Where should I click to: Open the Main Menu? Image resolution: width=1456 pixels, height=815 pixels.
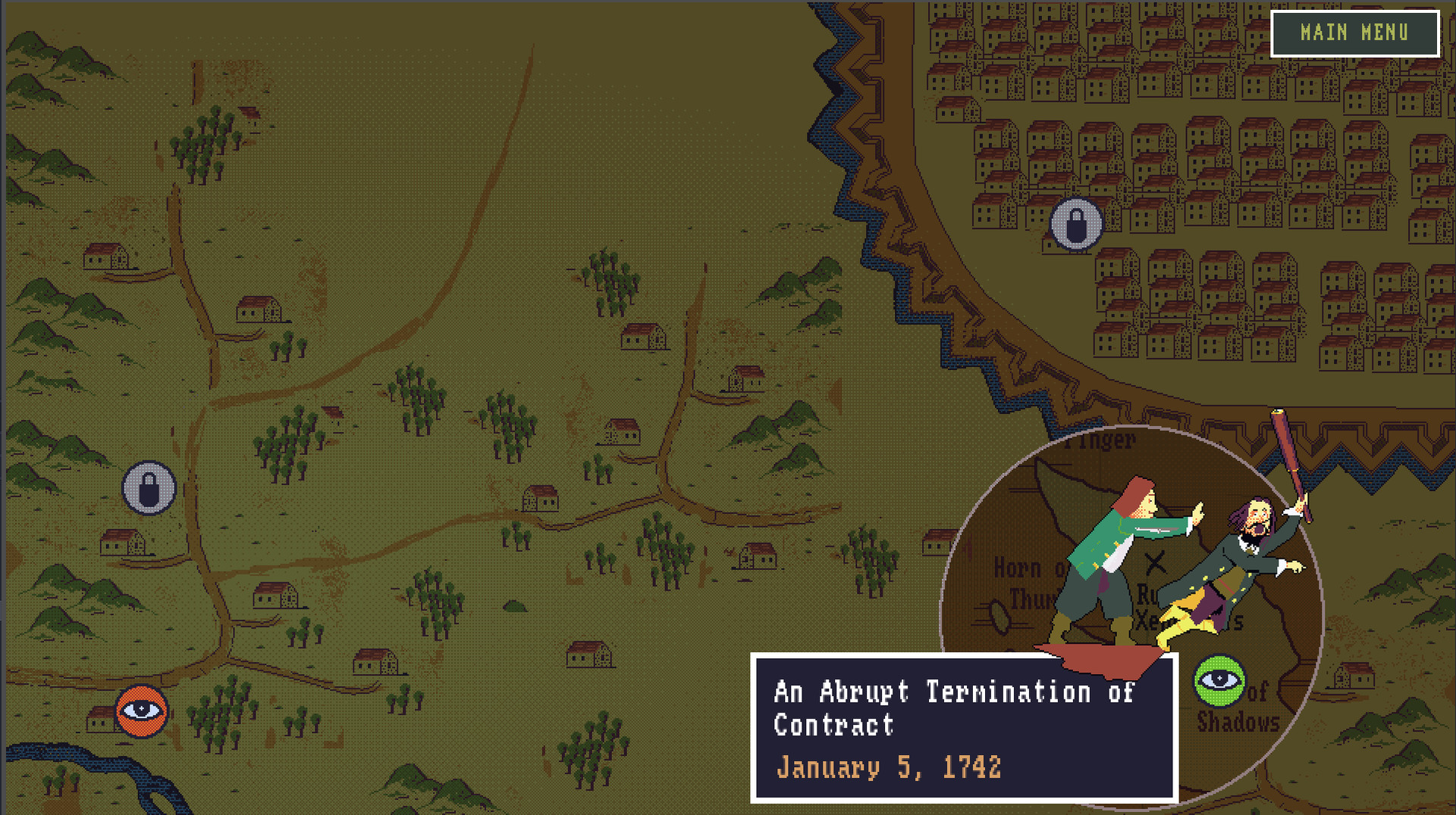1354,33
